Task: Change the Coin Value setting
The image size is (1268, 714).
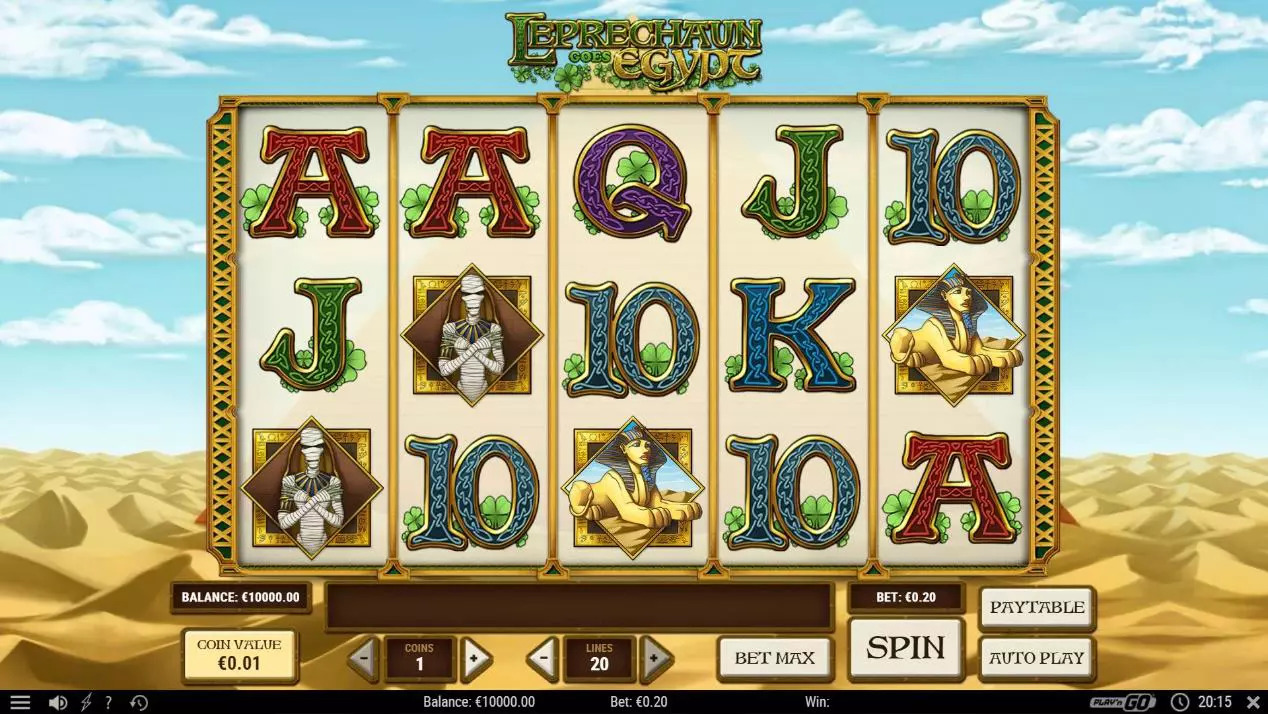Action: pos(240,654)
